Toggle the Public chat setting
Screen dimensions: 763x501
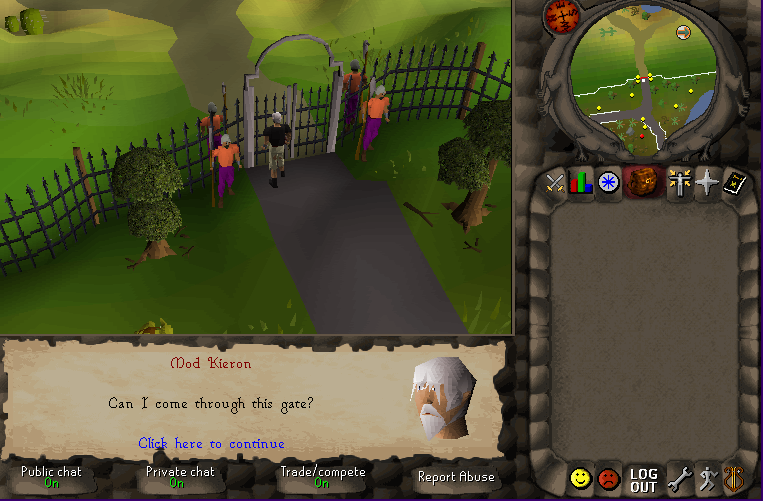(x=51, y=476)
